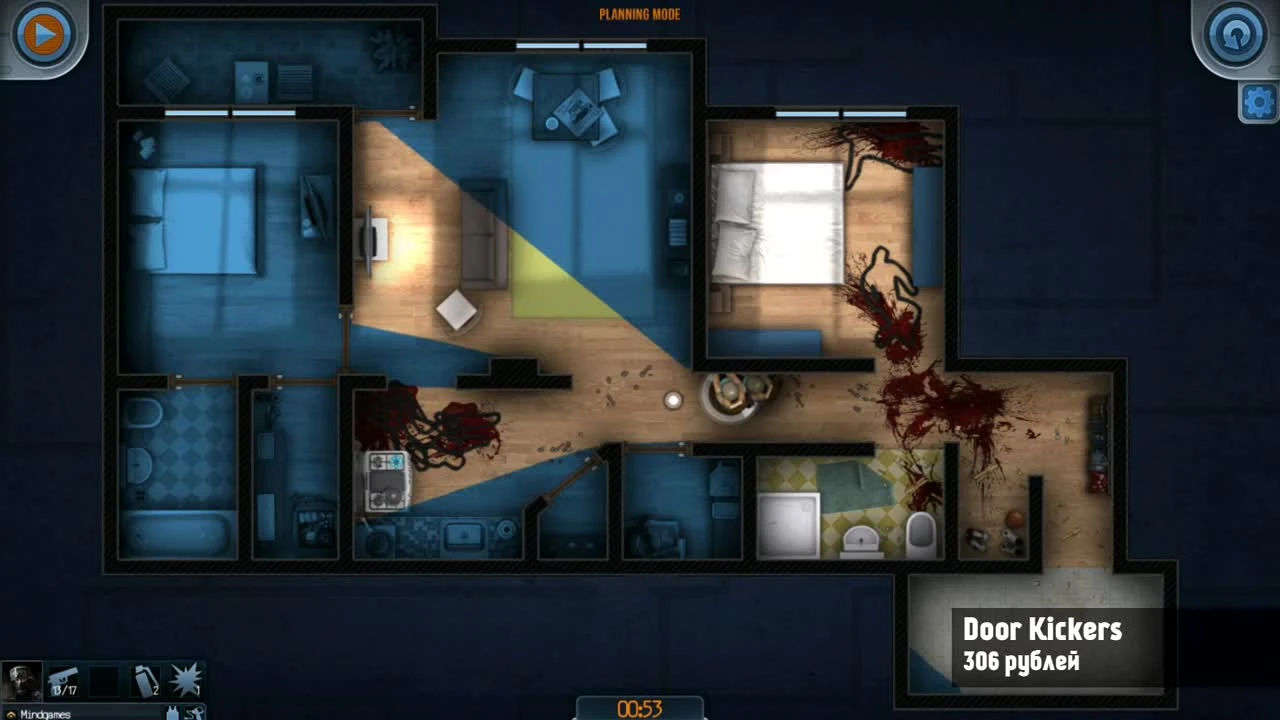Screen dimensions: 1280x720
Task: Click the mission timer showing 00:53
Action: [x=639, y=708]
